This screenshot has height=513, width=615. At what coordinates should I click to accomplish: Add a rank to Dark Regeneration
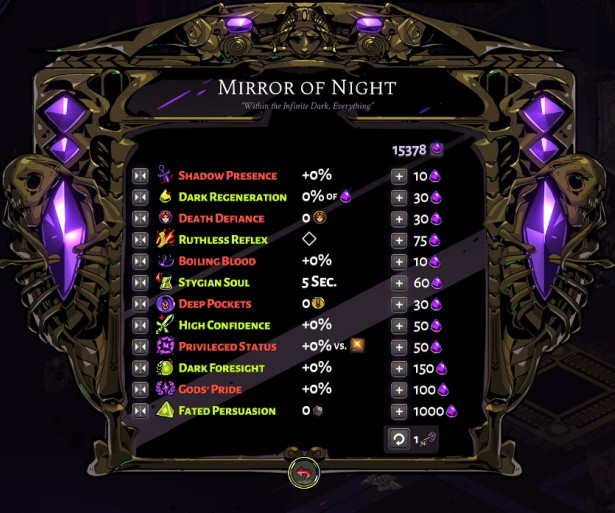tap(399, 197)
